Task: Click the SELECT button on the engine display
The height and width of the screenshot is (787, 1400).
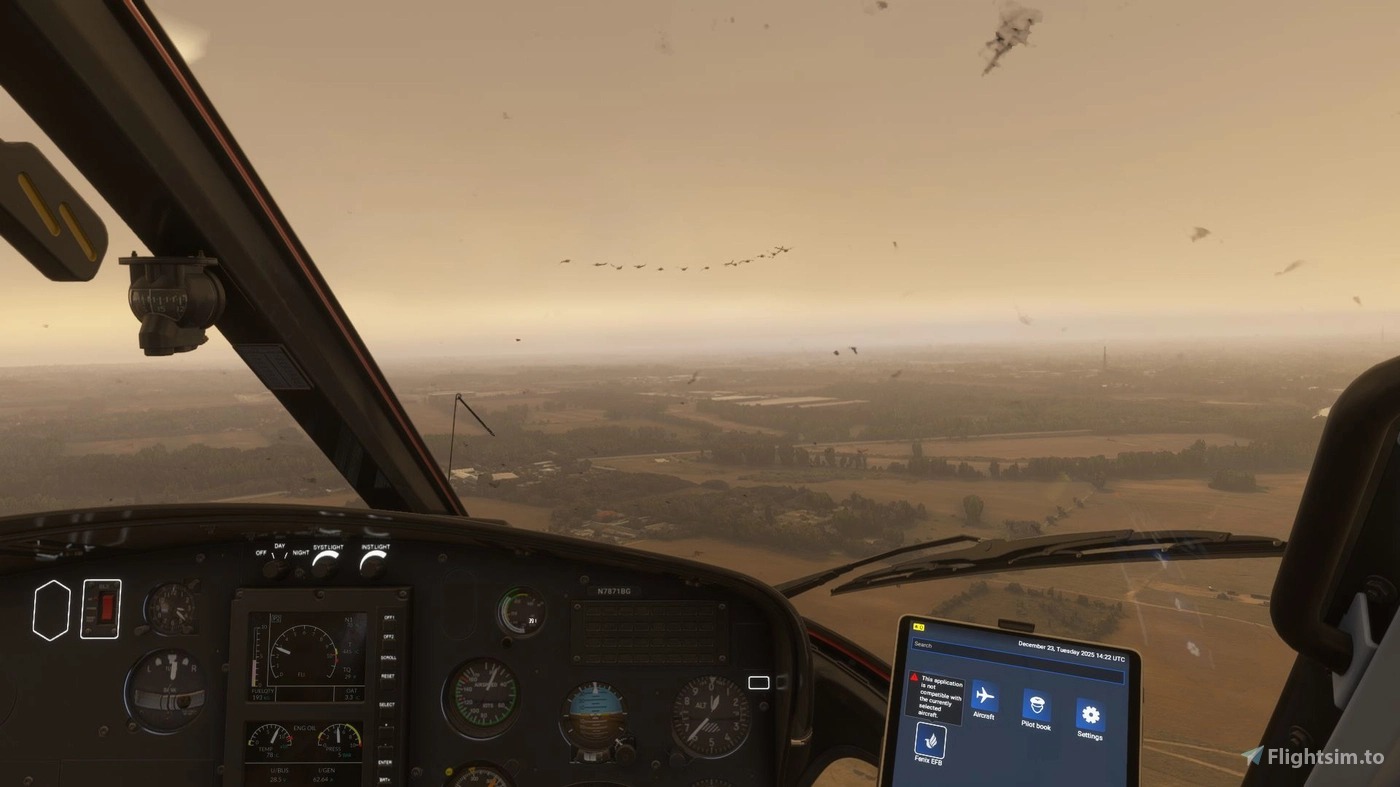Action: pos(387,705)
